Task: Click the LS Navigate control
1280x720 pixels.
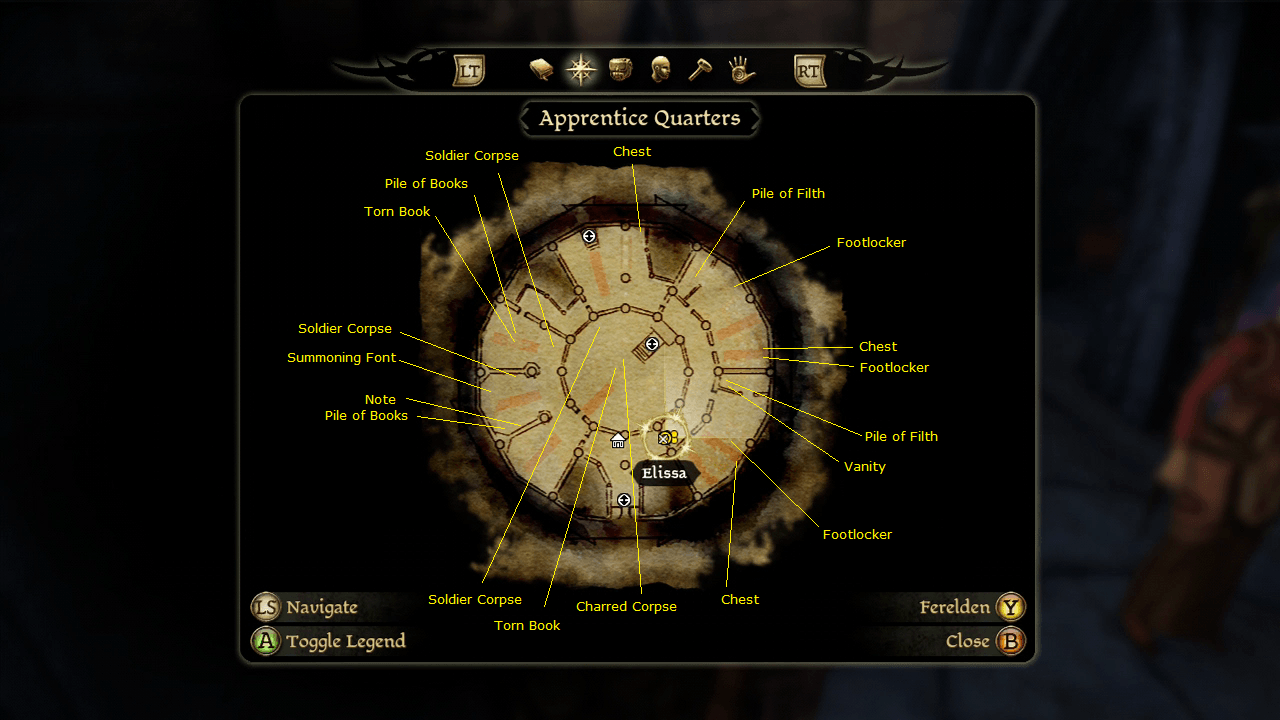Action: click(x=264, y=606)
